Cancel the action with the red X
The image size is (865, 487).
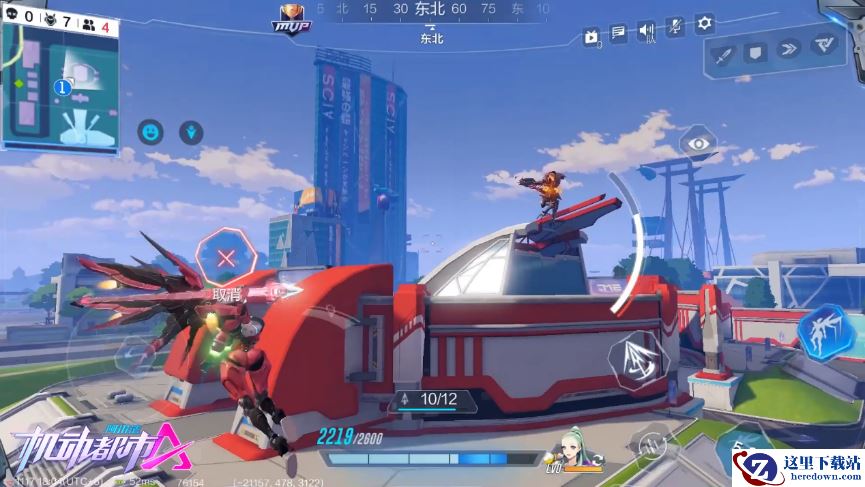227,258
